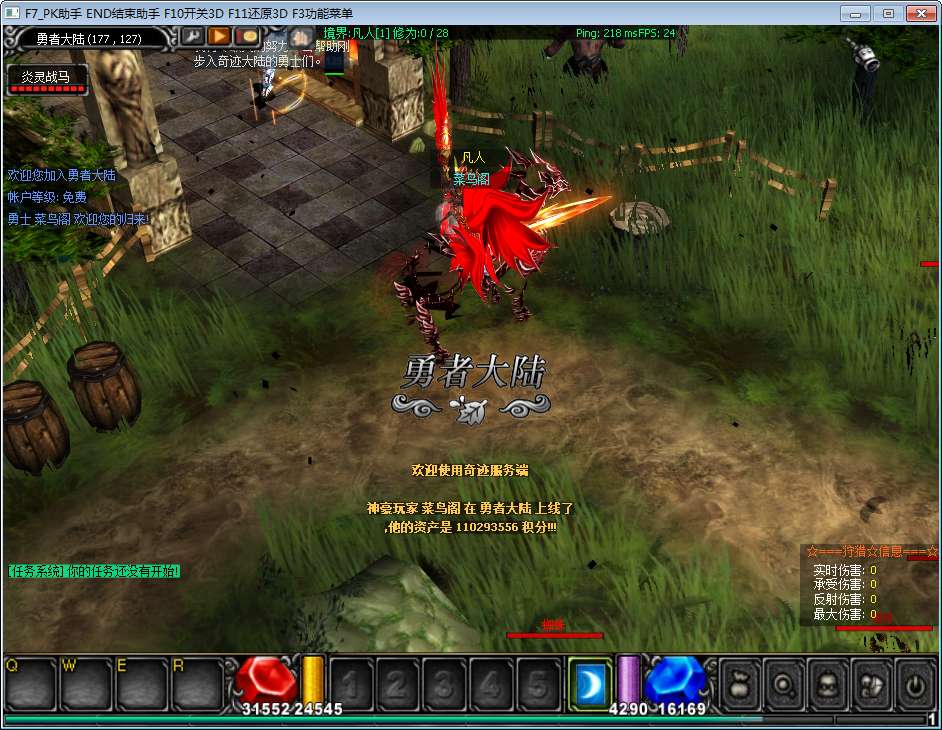Click the green task system message
Image resolution: width=942 pixels, height=730 pixels.
click(94, 571)
